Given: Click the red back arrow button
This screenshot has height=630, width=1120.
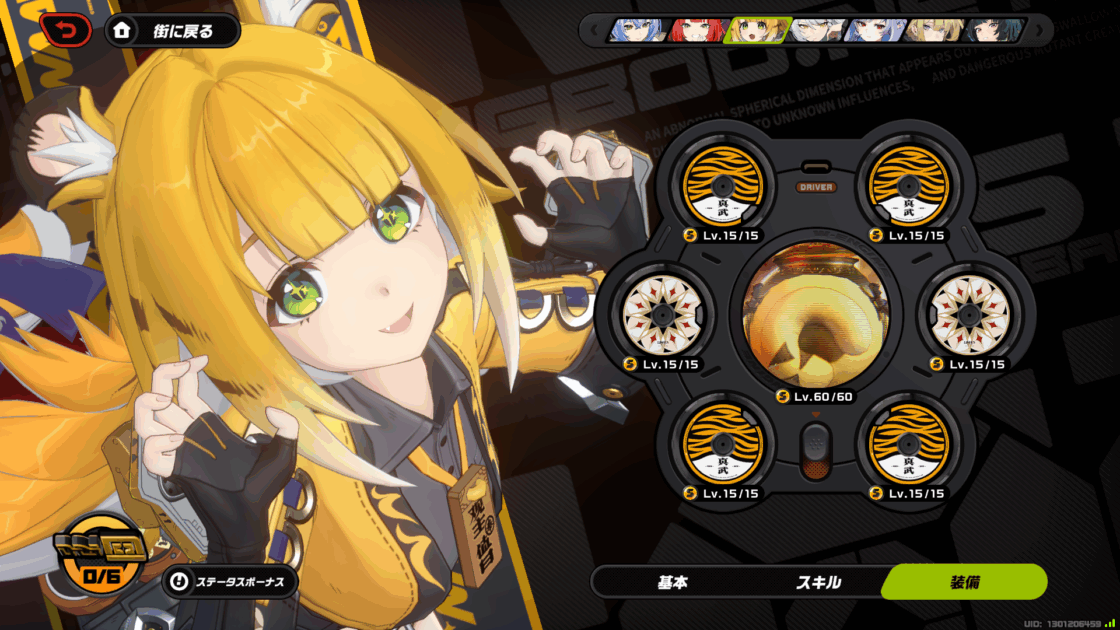Looking at the screenshot, I should (x=65, y=31).
